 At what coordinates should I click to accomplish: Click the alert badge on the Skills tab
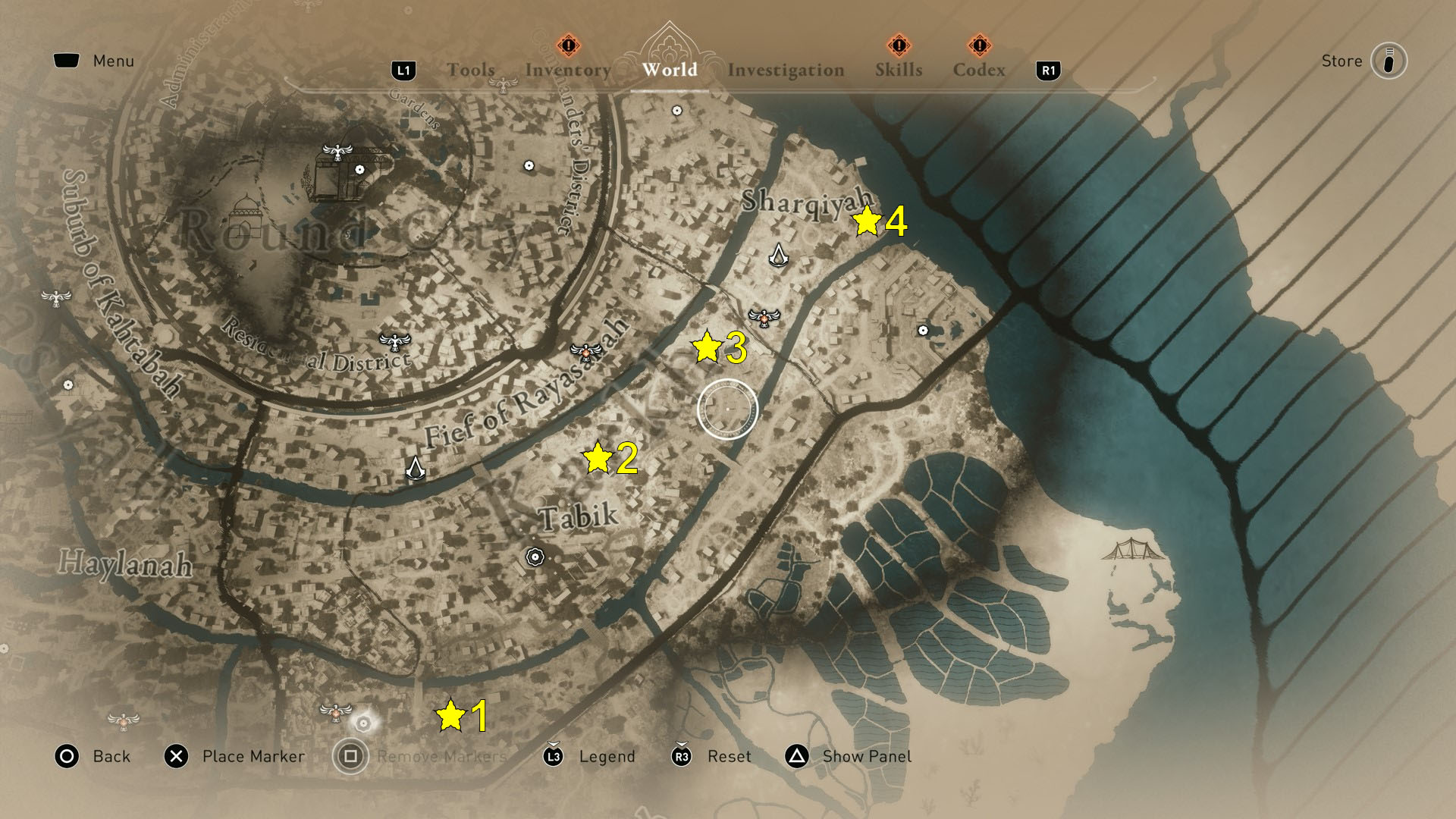(899, 45)
